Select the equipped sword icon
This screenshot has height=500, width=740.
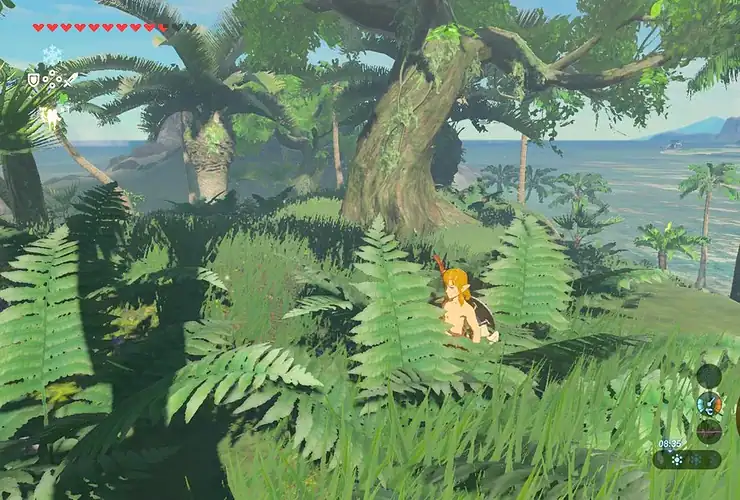[66, 79]
